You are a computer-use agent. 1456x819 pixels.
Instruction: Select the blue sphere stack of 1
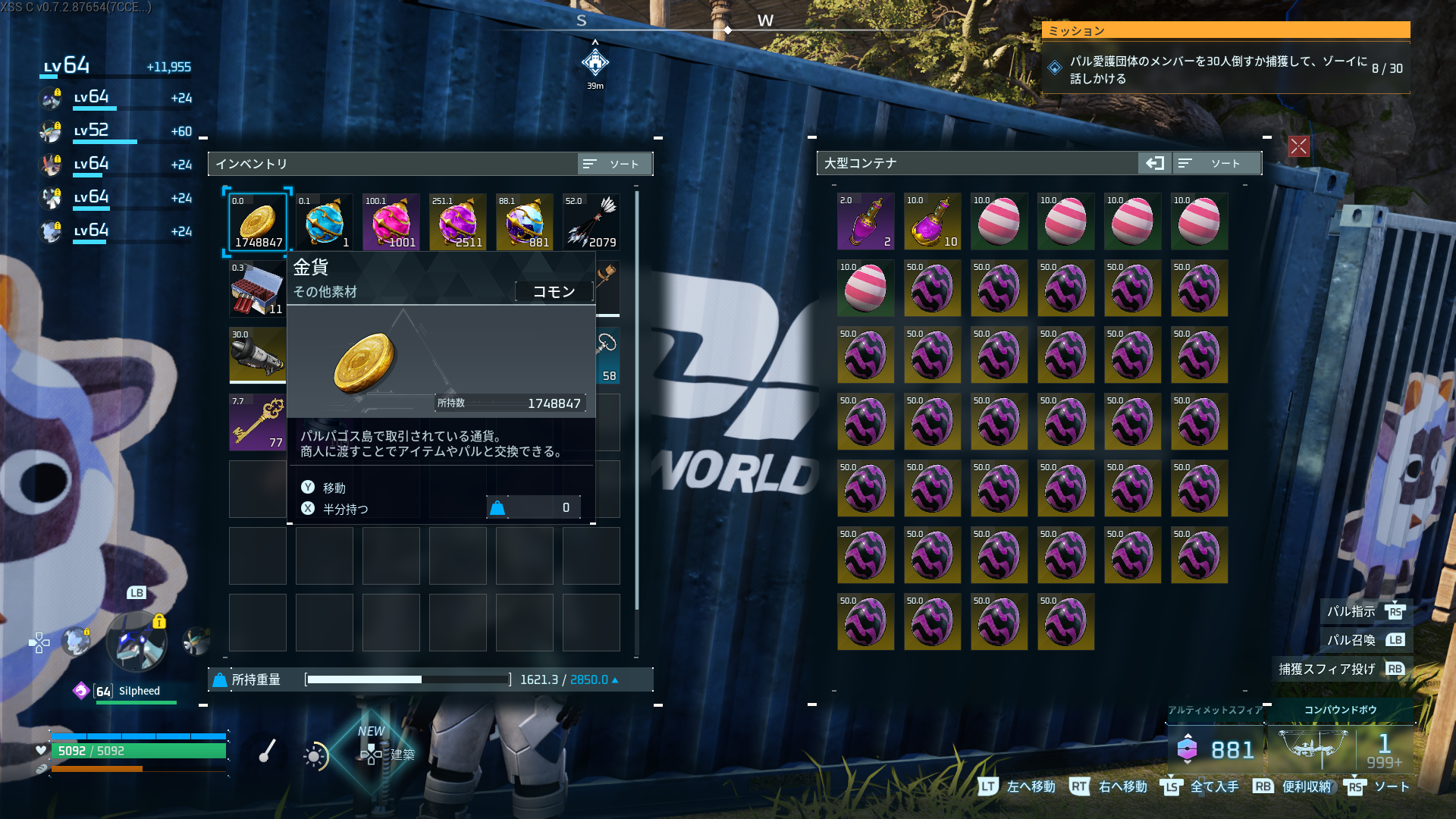pos(325,221)
